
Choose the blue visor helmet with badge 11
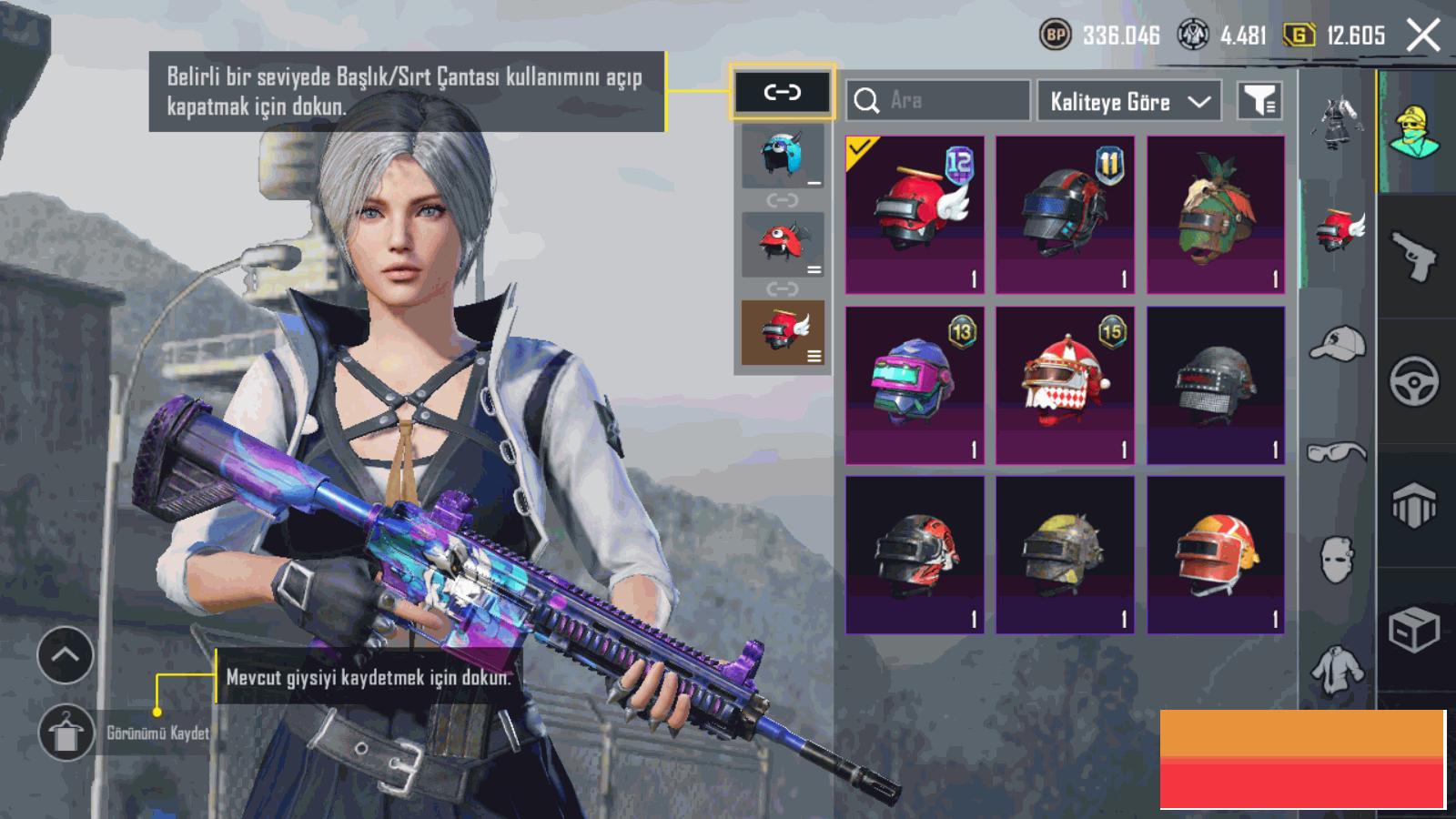[1065, 215]
